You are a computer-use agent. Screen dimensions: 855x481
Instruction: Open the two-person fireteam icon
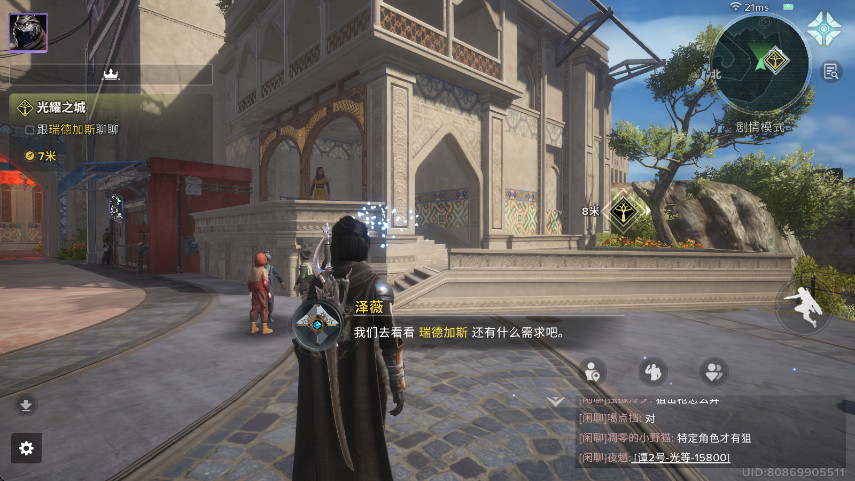tap(713, 371)
